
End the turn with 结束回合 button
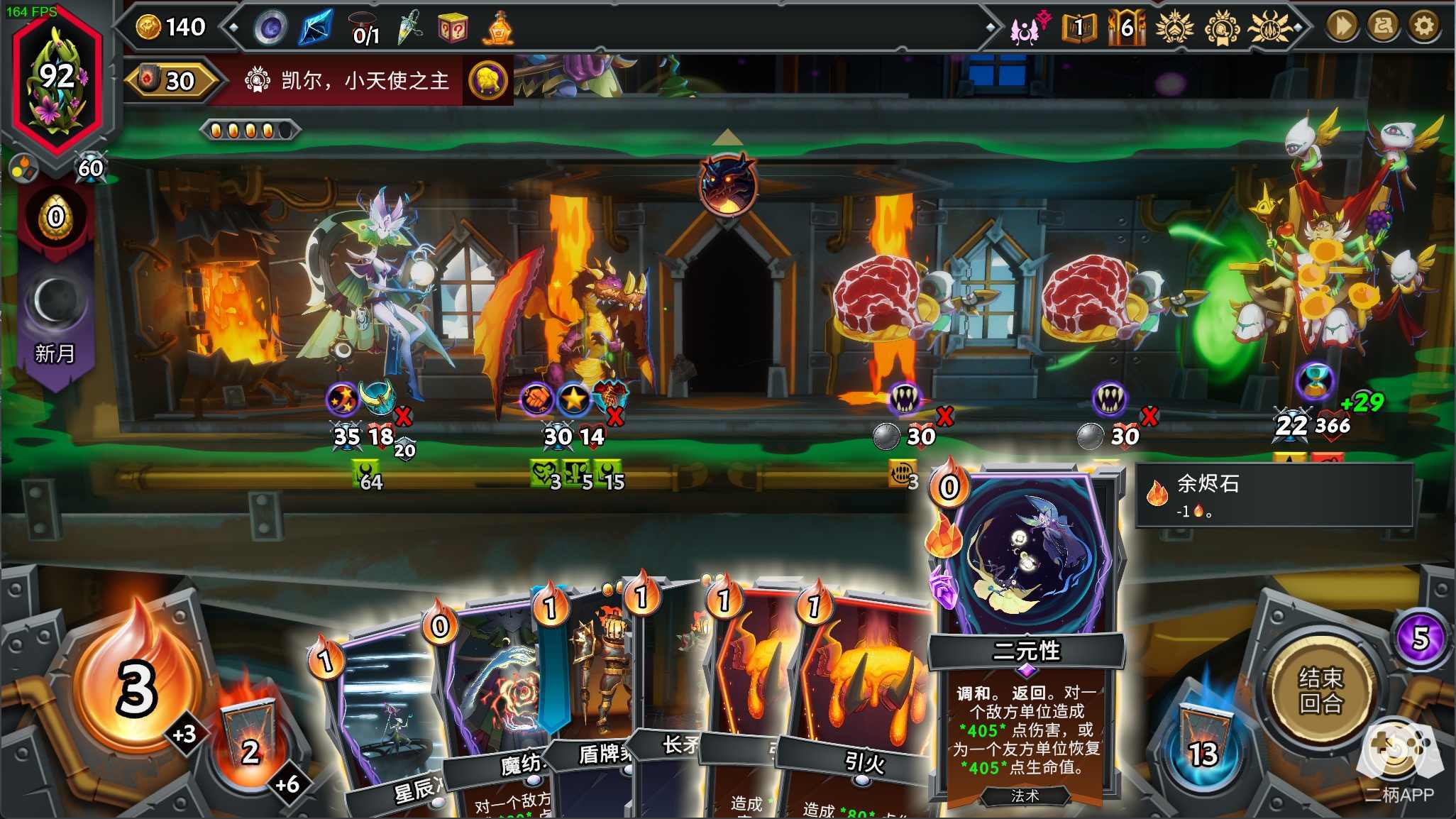point(1320,690)
